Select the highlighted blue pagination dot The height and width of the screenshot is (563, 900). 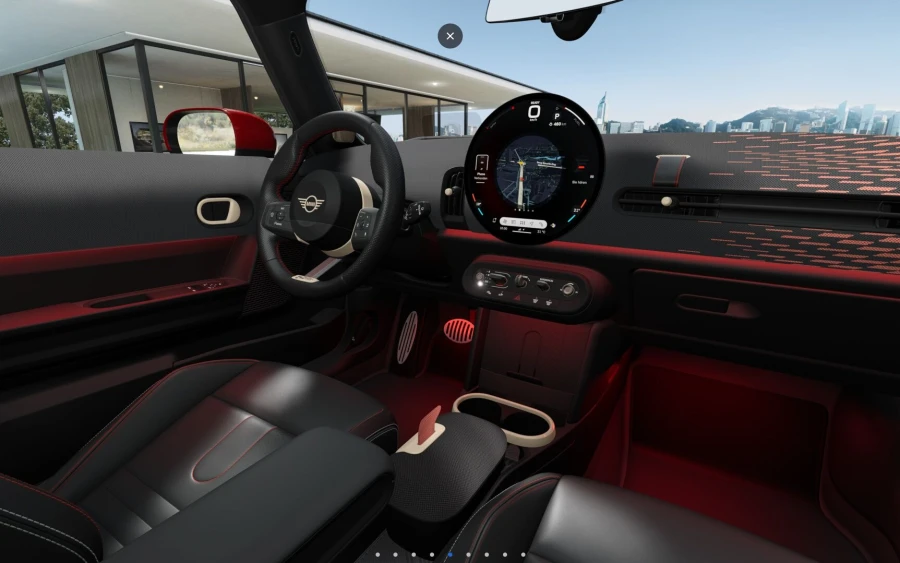click(x=450, y=554)
